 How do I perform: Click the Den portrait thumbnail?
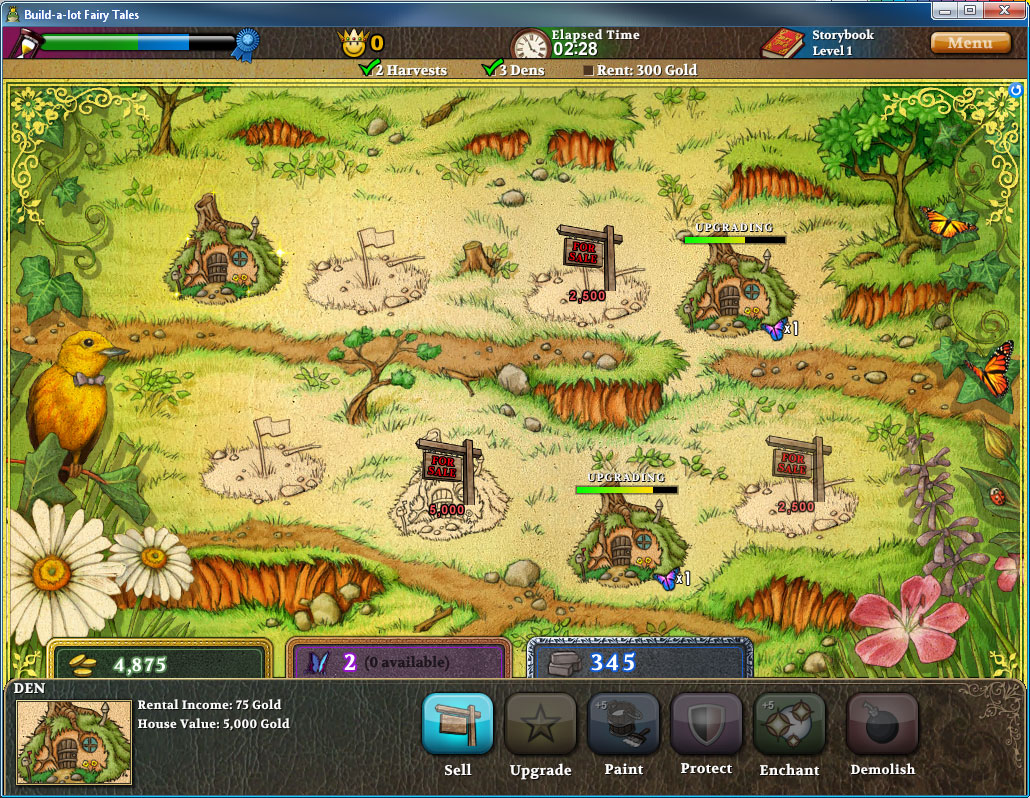pyautogui.click(x=74, y=742)
